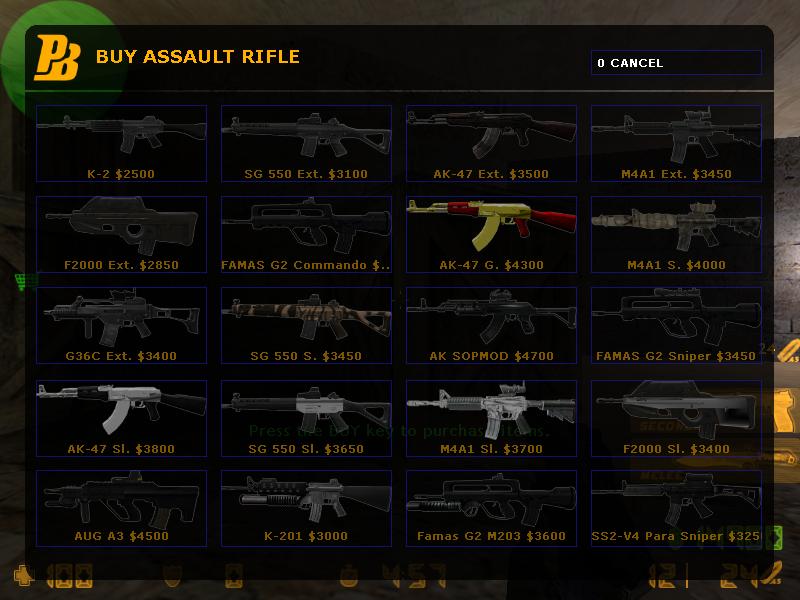
Task: Purchase the Famas G2 M203
Action: click(491, 508)
